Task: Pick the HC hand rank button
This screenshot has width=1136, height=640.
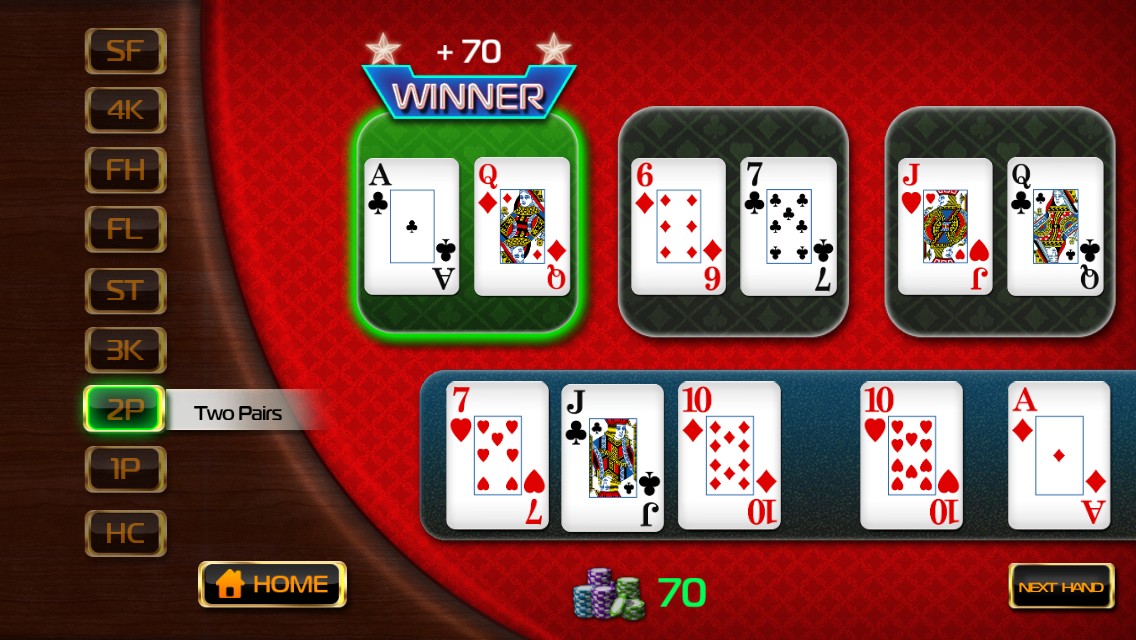Action: click(125, 533)
